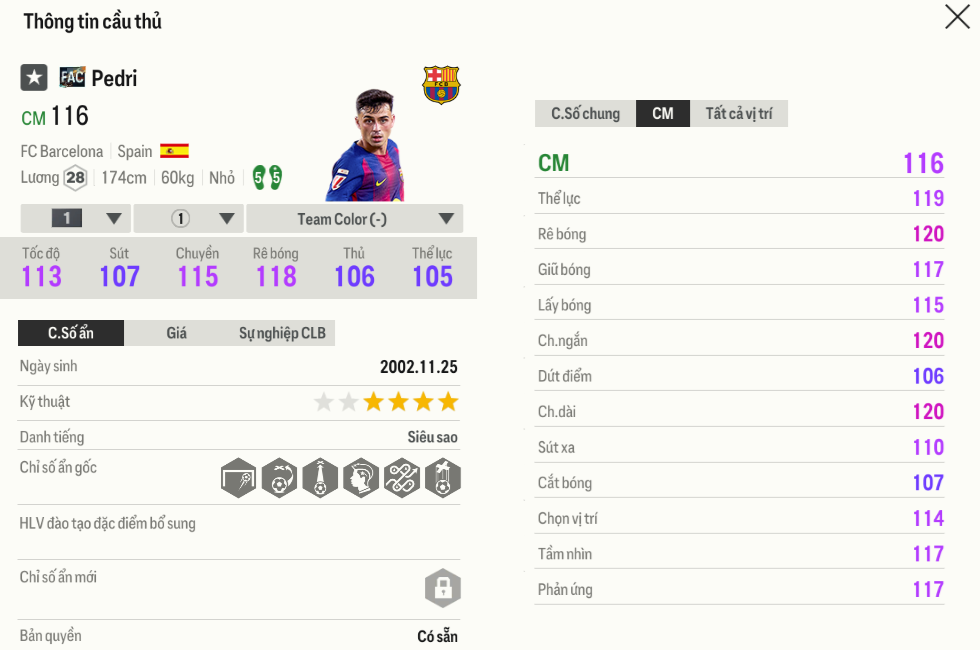Select the last hidden trait hexagon icon
This screenshot has height=650, width=980.
442,479
